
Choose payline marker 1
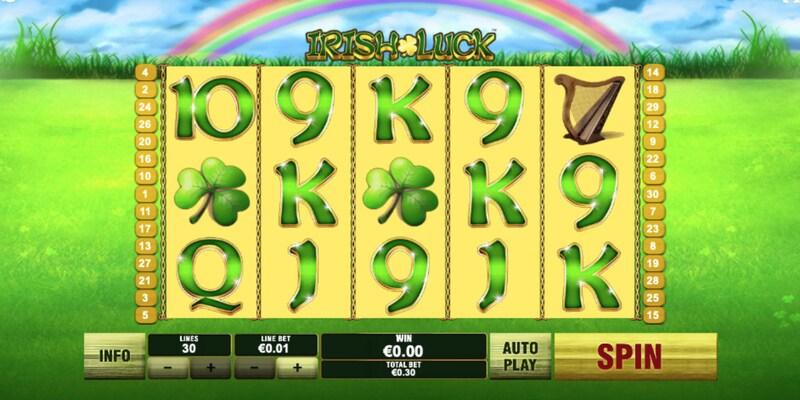144,193
